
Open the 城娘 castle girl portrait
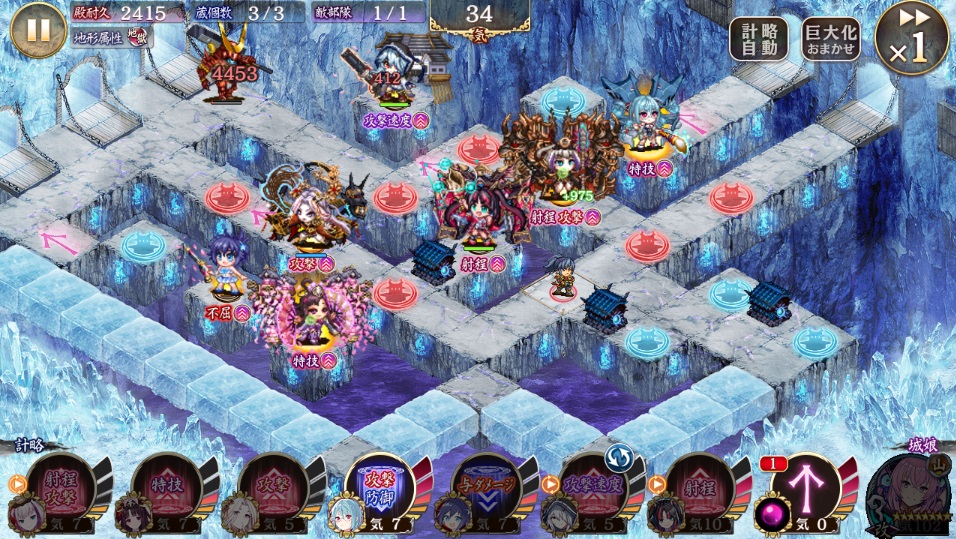click(x=909, y=492)
